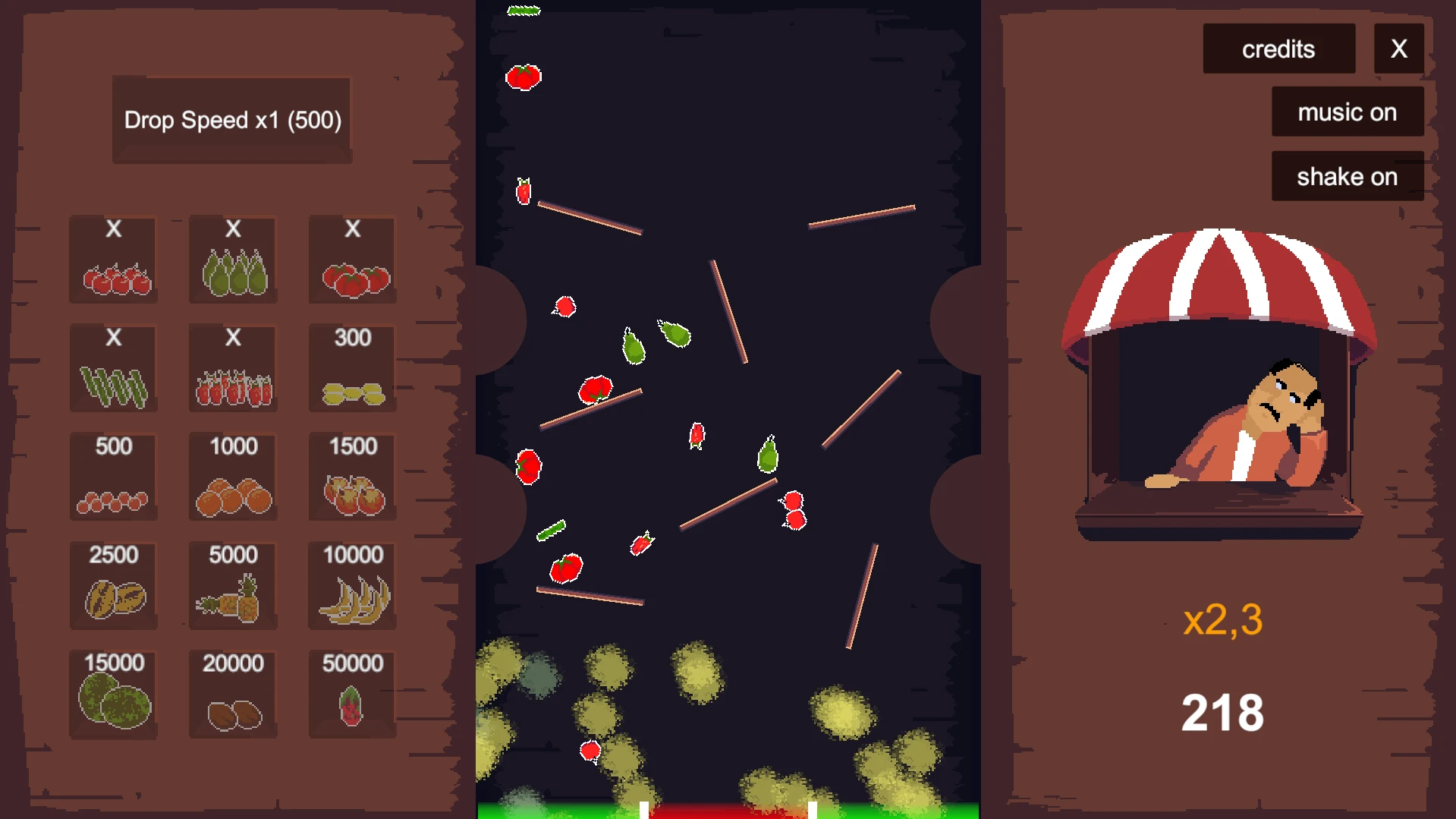
Task: Select the purchased cucumbers slot
Action: point(114,369)
